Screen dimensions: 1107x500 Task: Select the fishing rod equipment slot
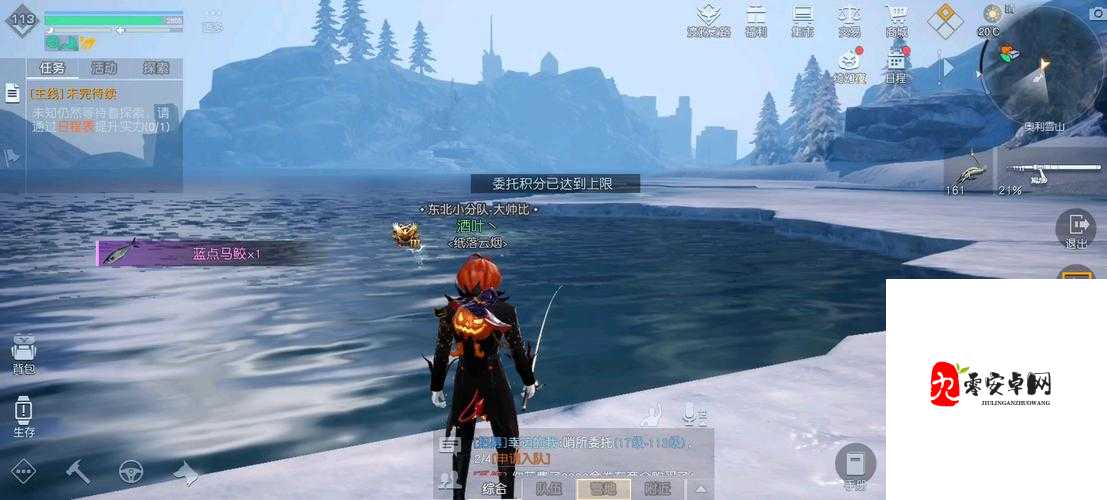coord(1043,171)
